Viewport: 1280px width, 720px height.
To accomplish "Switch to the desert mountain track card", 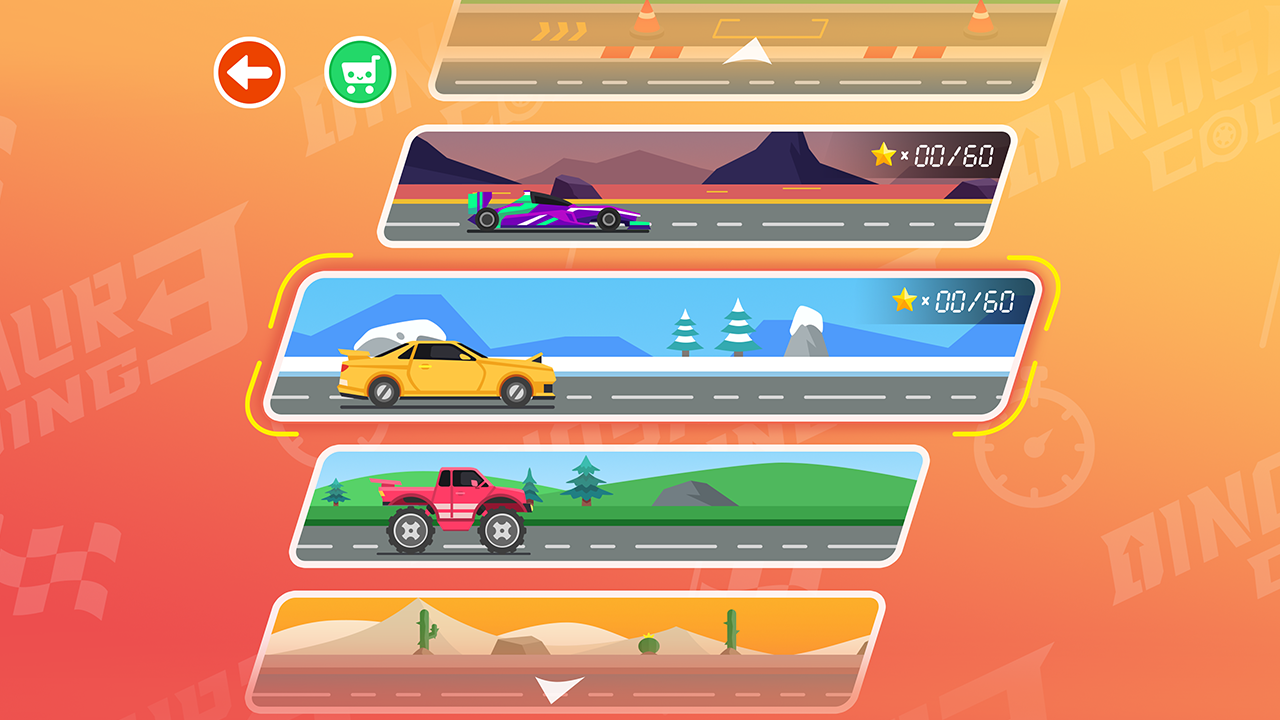I will coord(690,185).
